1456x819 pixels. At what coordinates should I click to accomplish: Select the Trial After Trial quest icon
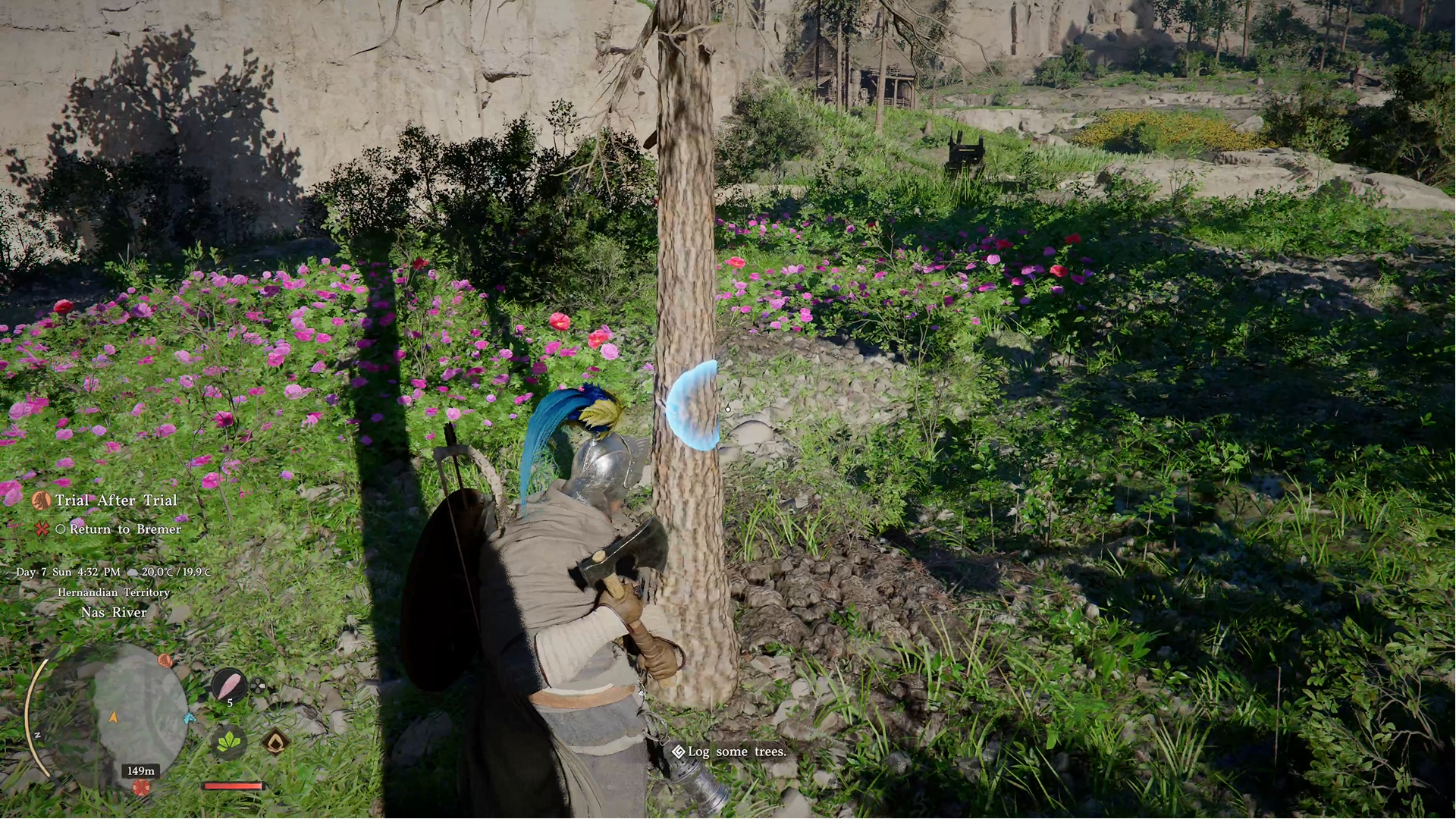tap(43, 500)
